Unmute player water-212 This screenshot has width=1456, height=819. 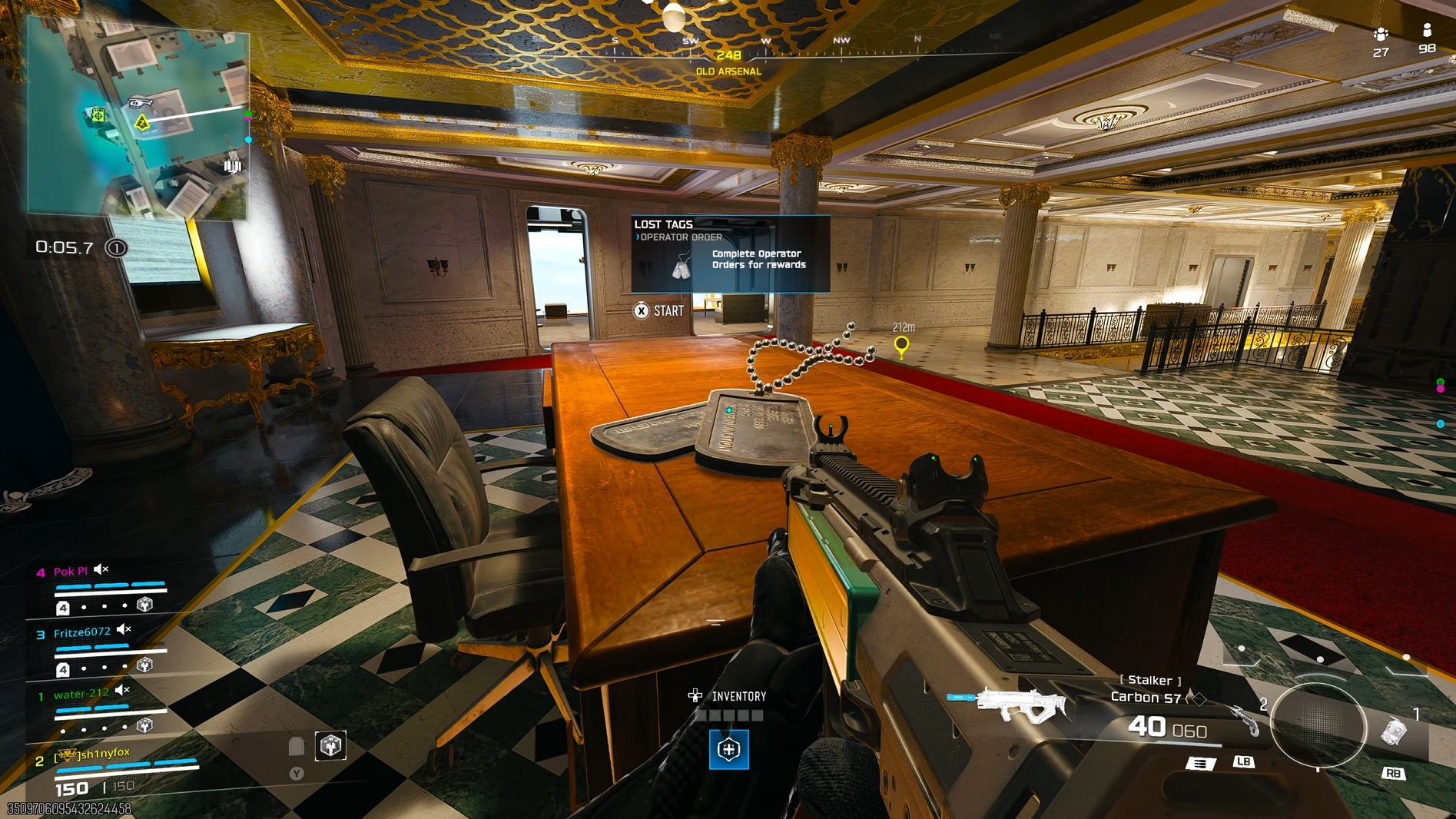point(121,691)
